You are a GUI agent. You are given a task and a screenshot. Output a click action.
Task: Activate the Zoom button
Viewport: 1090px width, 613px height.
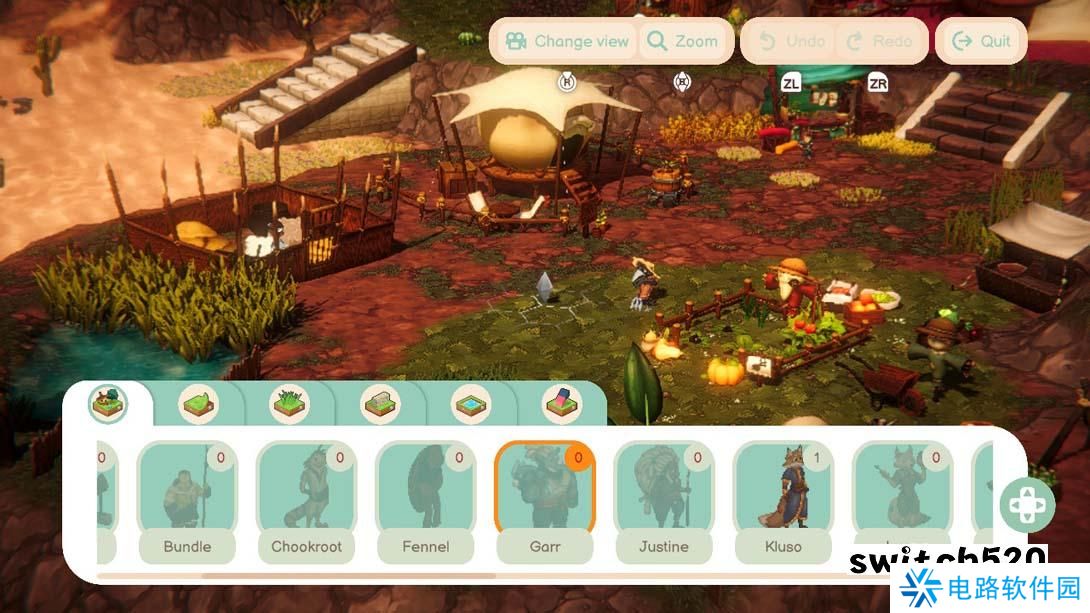click(x=682, y=41)
